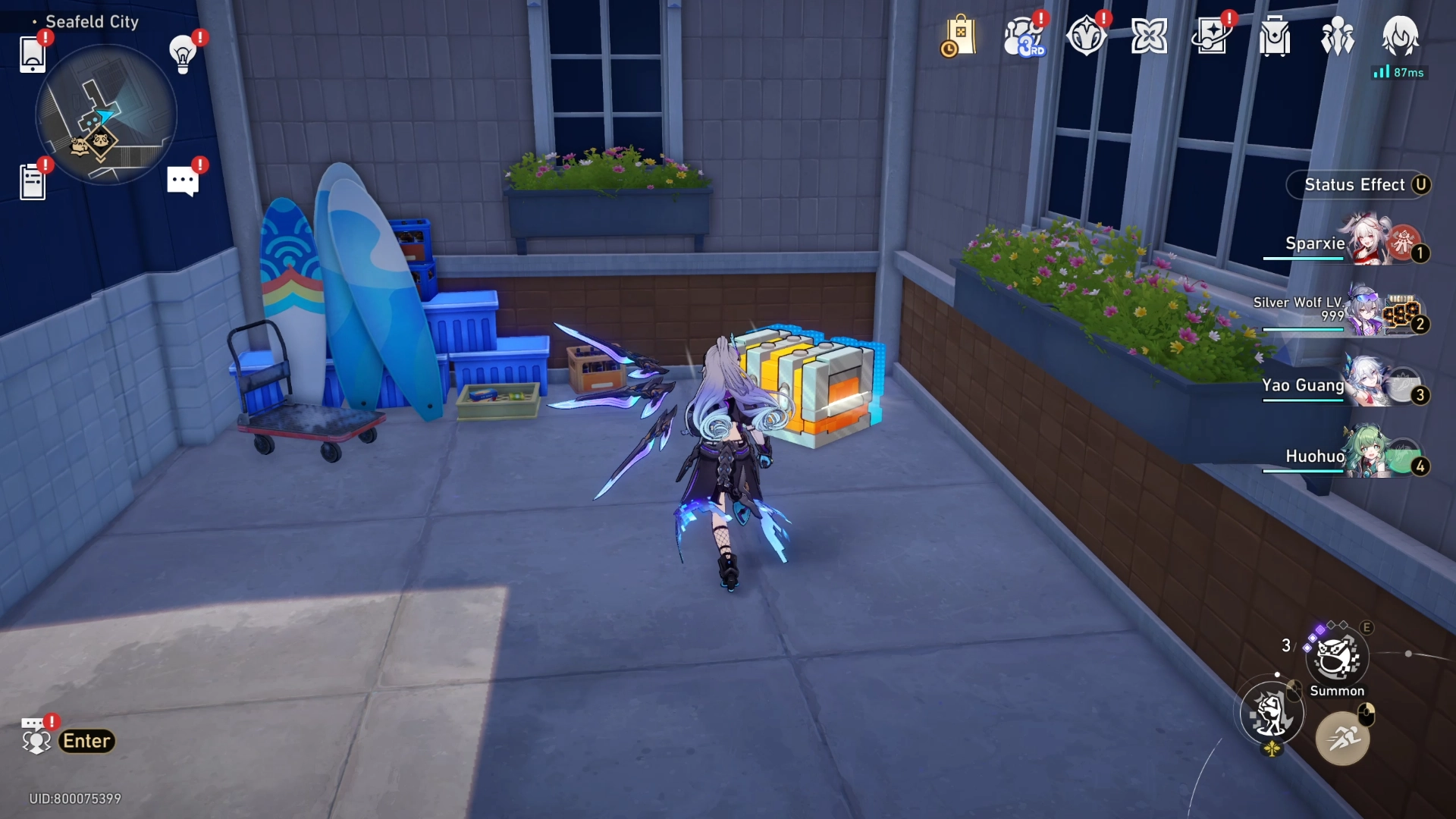This screenshot has width=1456, height=819.
Task: Open the faction emblem icon with notification badge
Action: coord(1087,34)
